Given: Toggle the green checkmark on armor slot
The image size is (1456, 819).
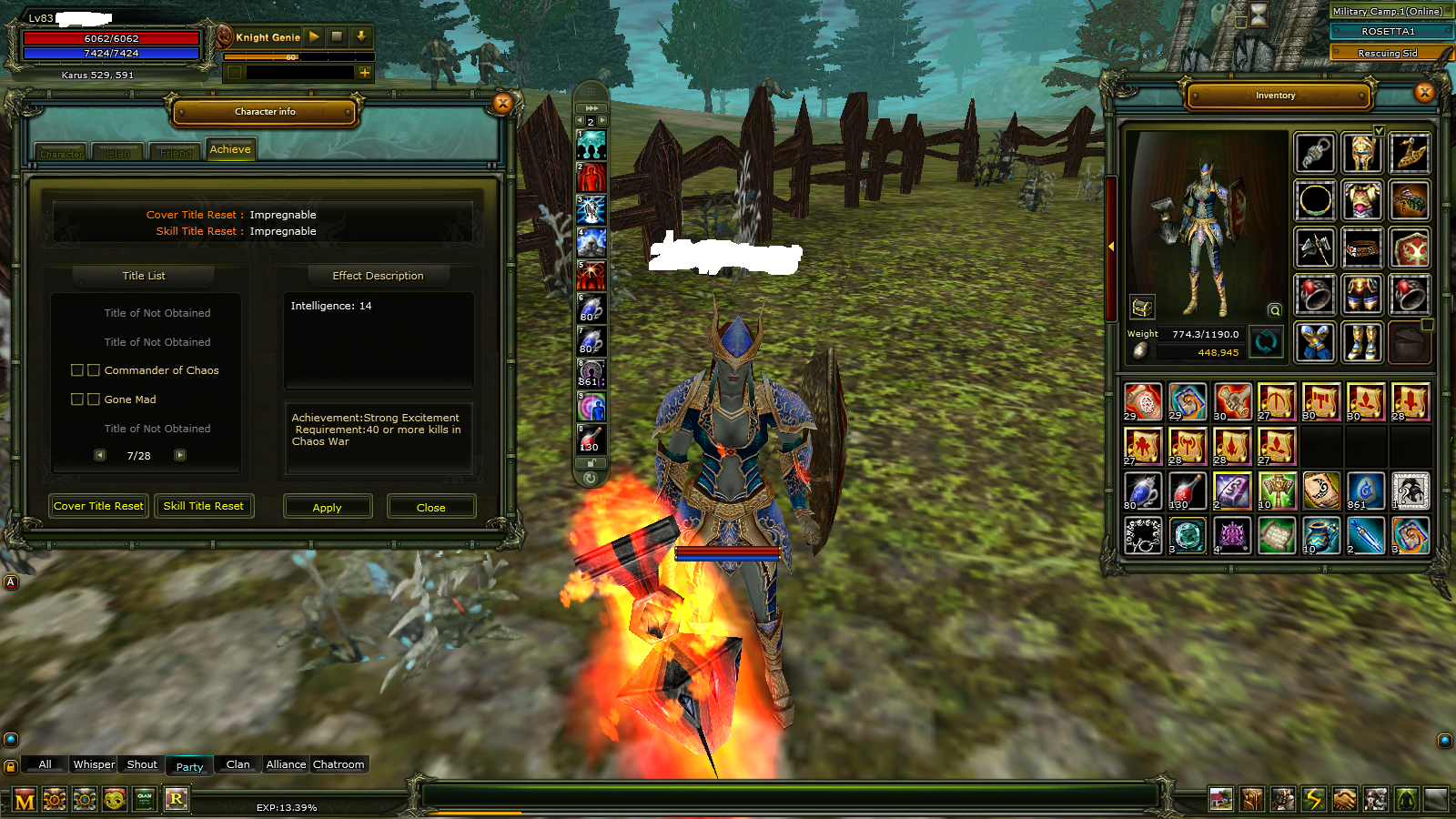Looking at the screenshot, I should [1380, 130].
